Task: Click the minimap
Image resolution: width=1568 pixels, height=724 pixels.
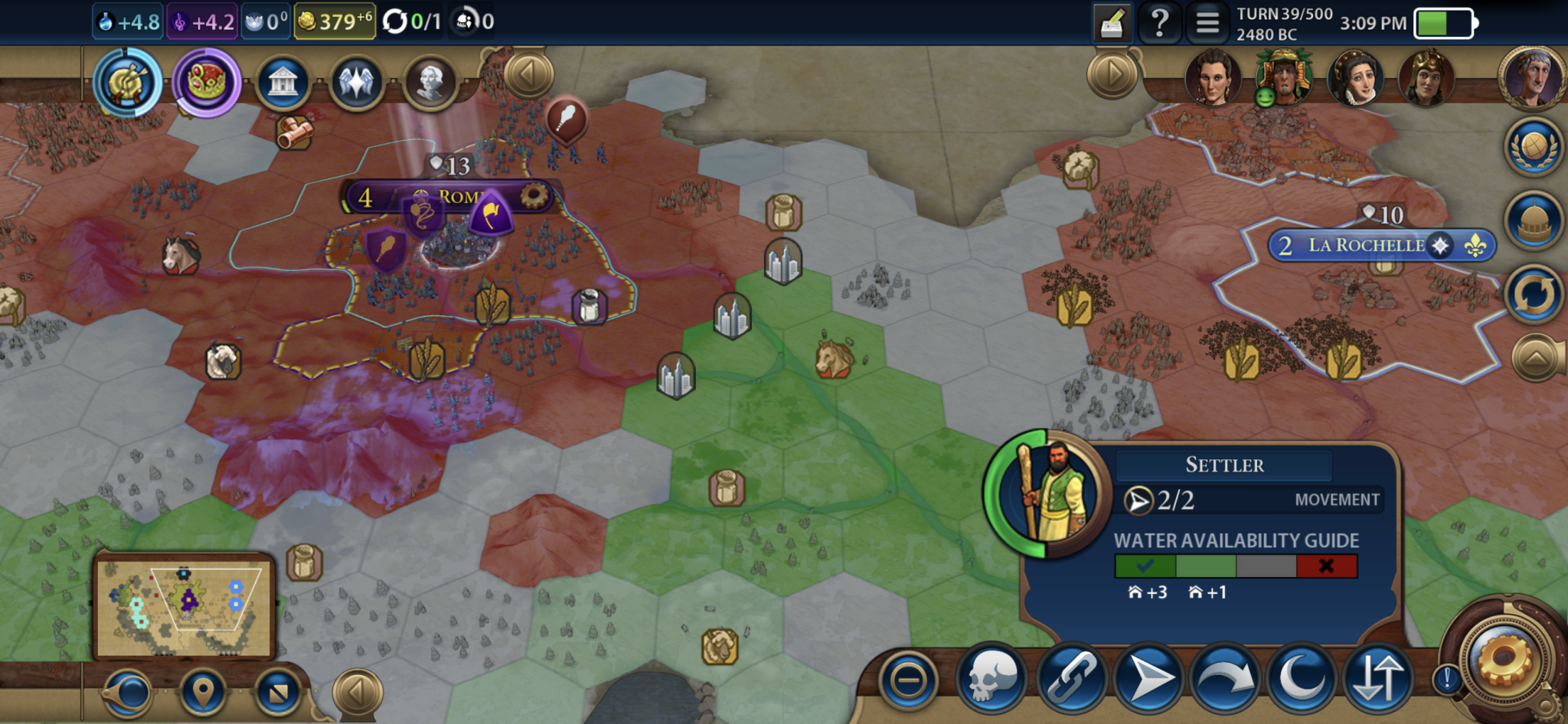Action: (x=184, y=605)
